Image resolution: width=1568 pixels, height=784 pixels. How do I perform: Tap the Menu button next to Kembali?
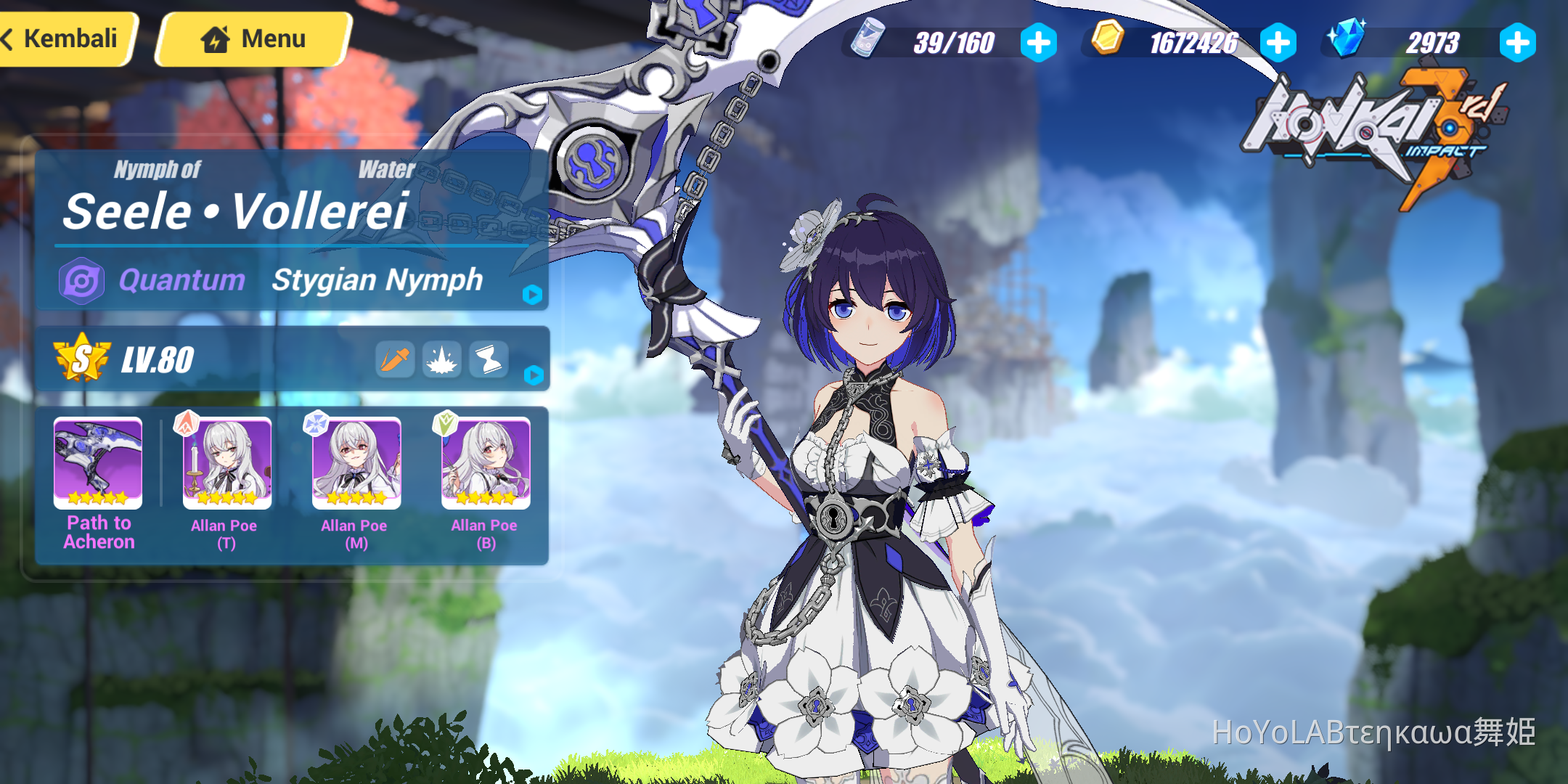click(x=250, y=38)
